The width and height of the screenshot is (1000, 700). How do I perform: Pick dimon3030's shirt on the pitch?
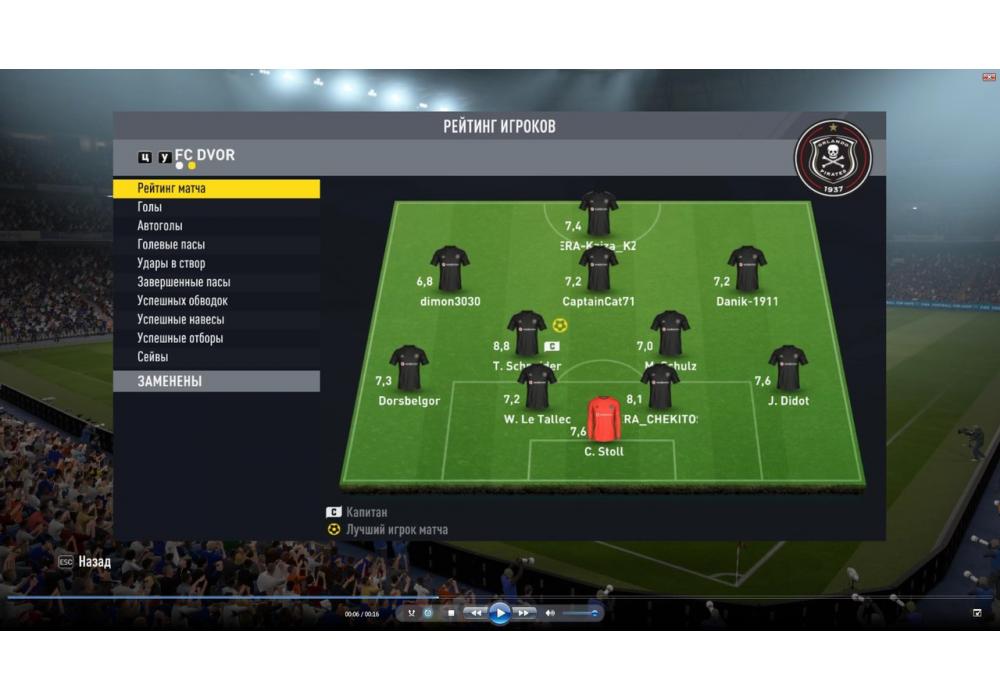point(450,268)
